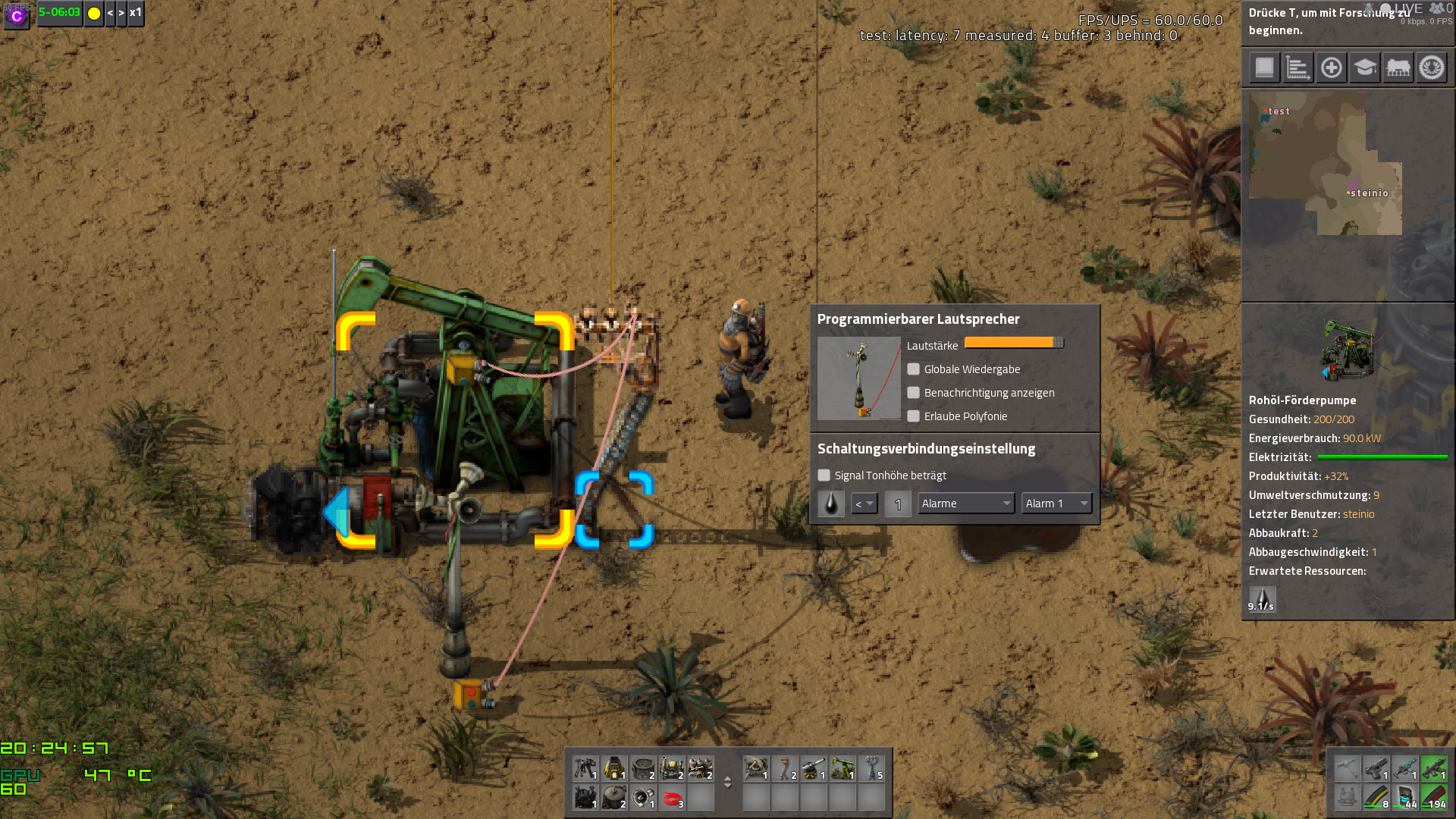Open the Alarm 1 sound dropdown
1456x819 pixels.
coord(1056,503)
